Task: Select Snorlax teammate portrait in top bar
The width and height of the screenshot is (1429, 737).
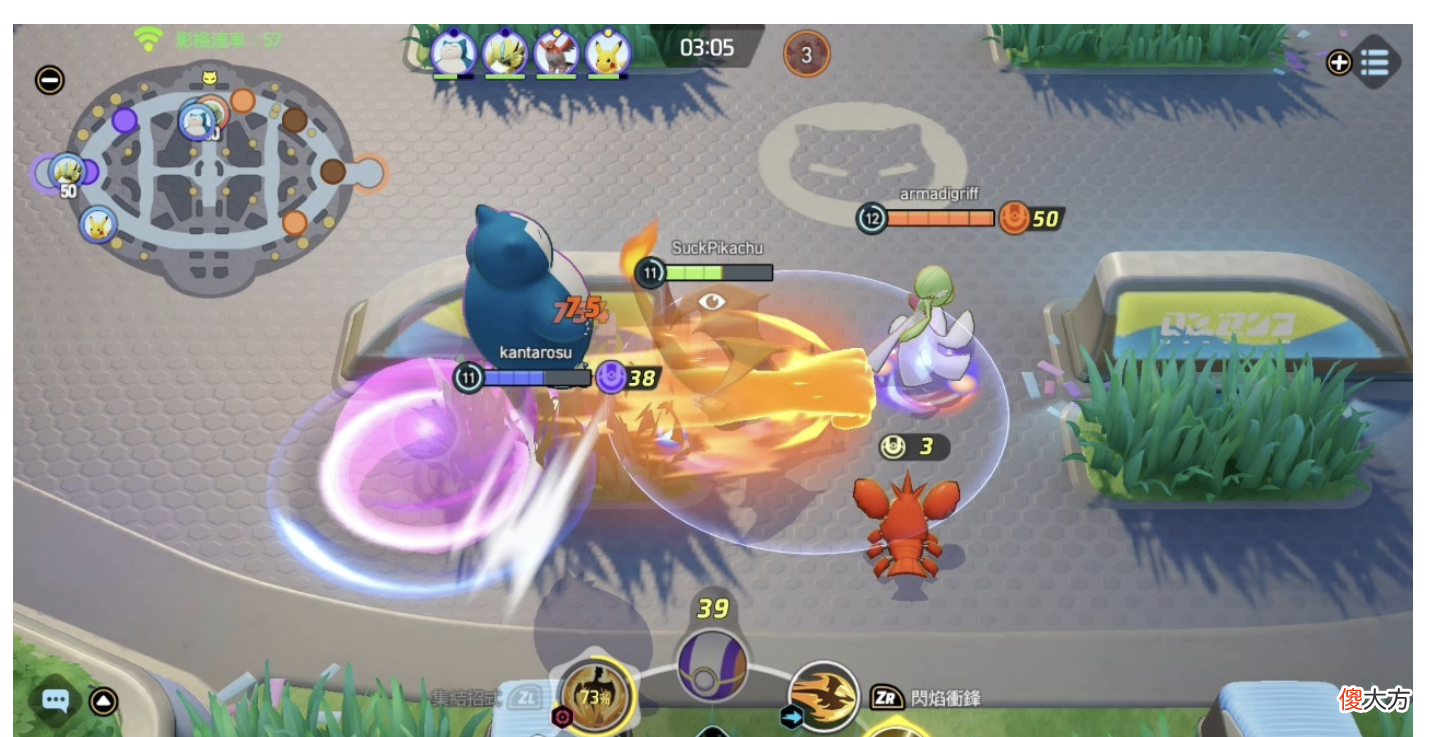Action: pos(453,51)
